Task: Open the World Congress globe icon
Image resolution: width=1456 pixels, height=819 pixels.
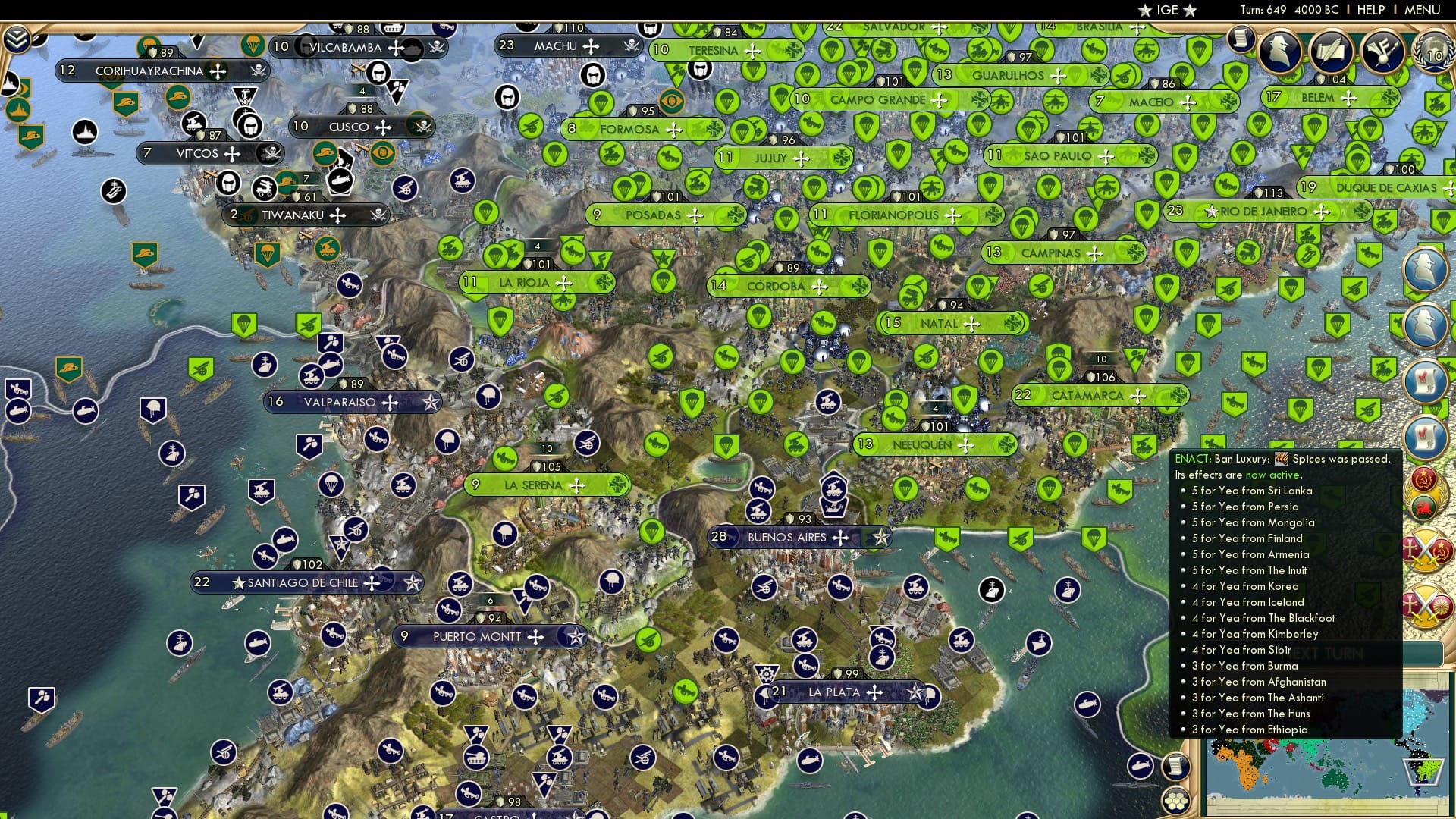Action: [x=1434, y=53]
